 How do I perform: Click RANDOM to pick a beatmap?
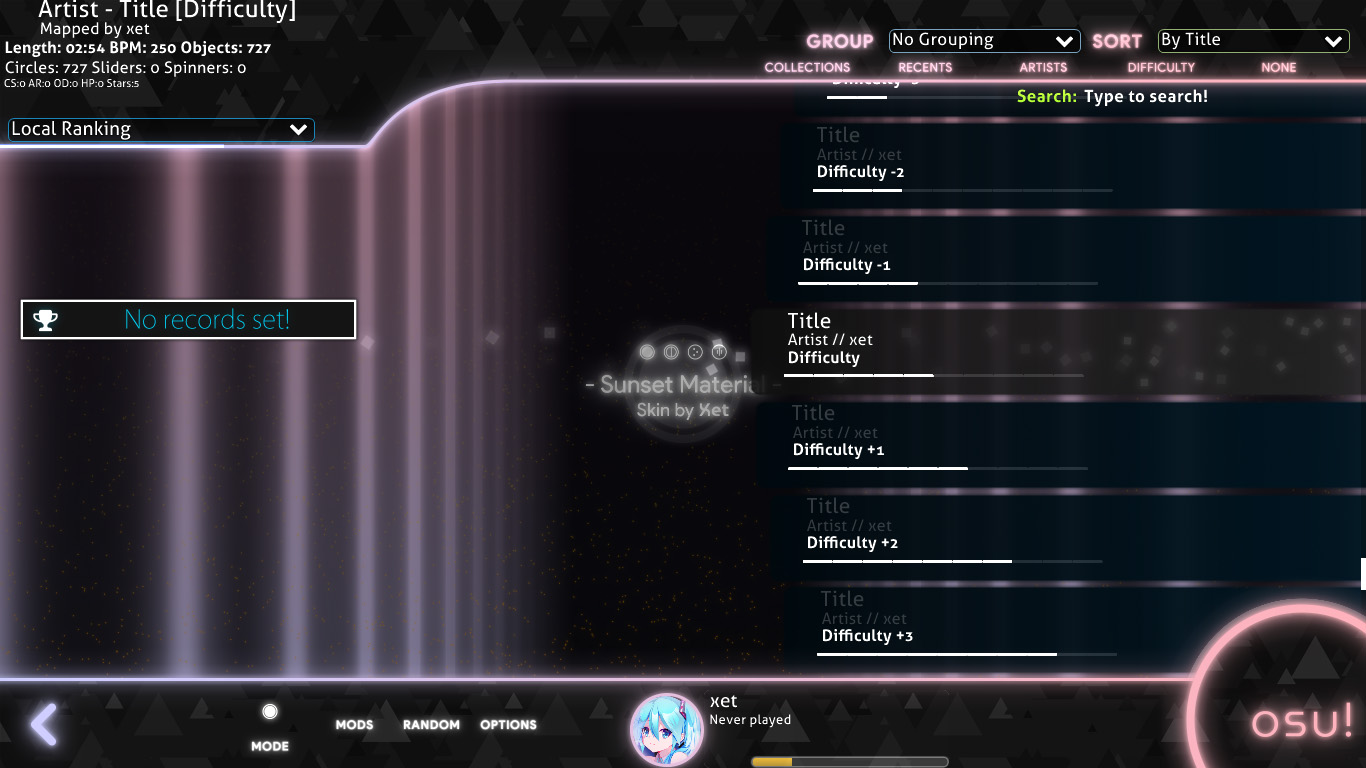[431, 724]
